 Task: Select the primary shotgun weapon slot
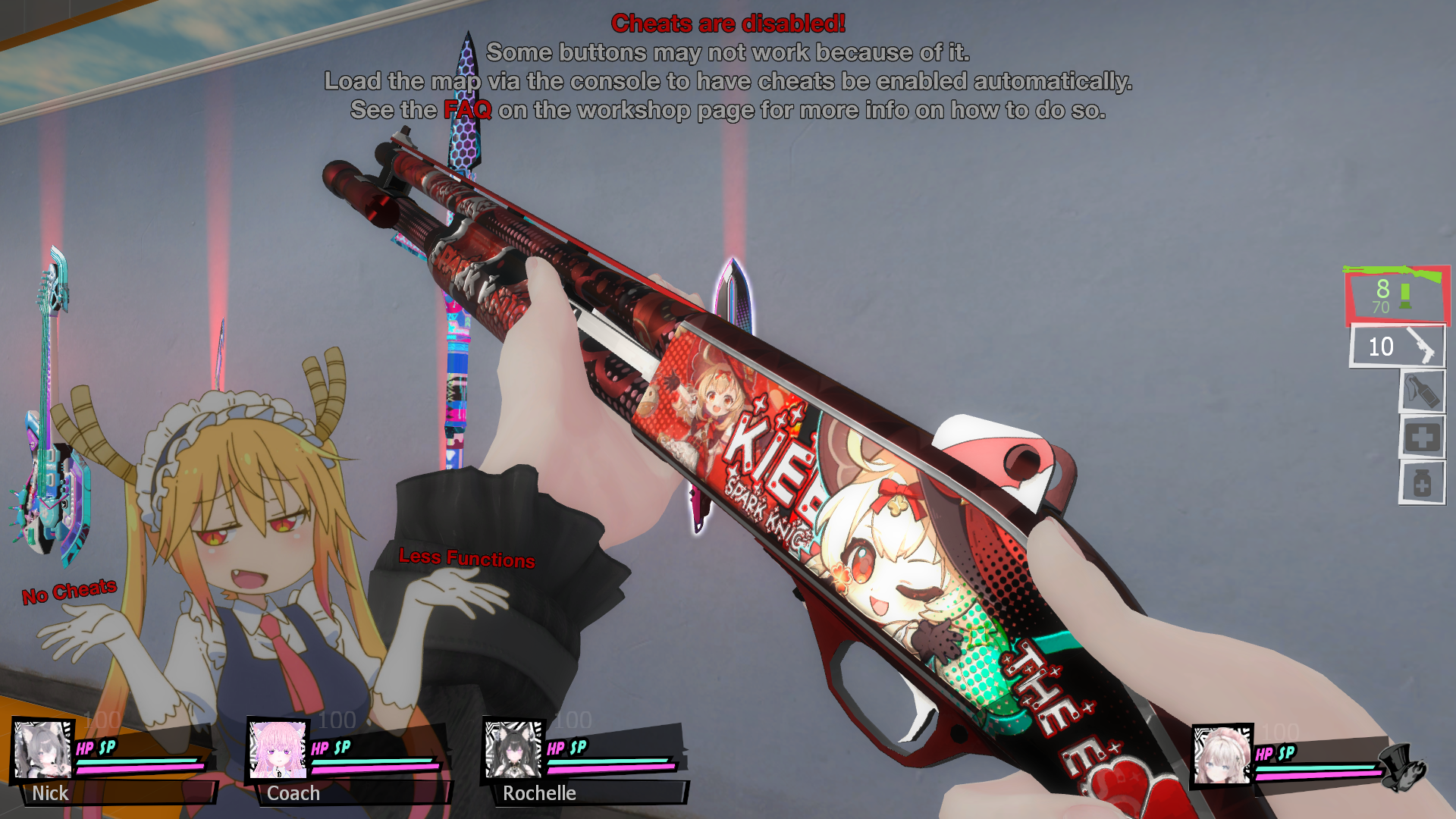pyautogui.click(x=1397, y=295)
